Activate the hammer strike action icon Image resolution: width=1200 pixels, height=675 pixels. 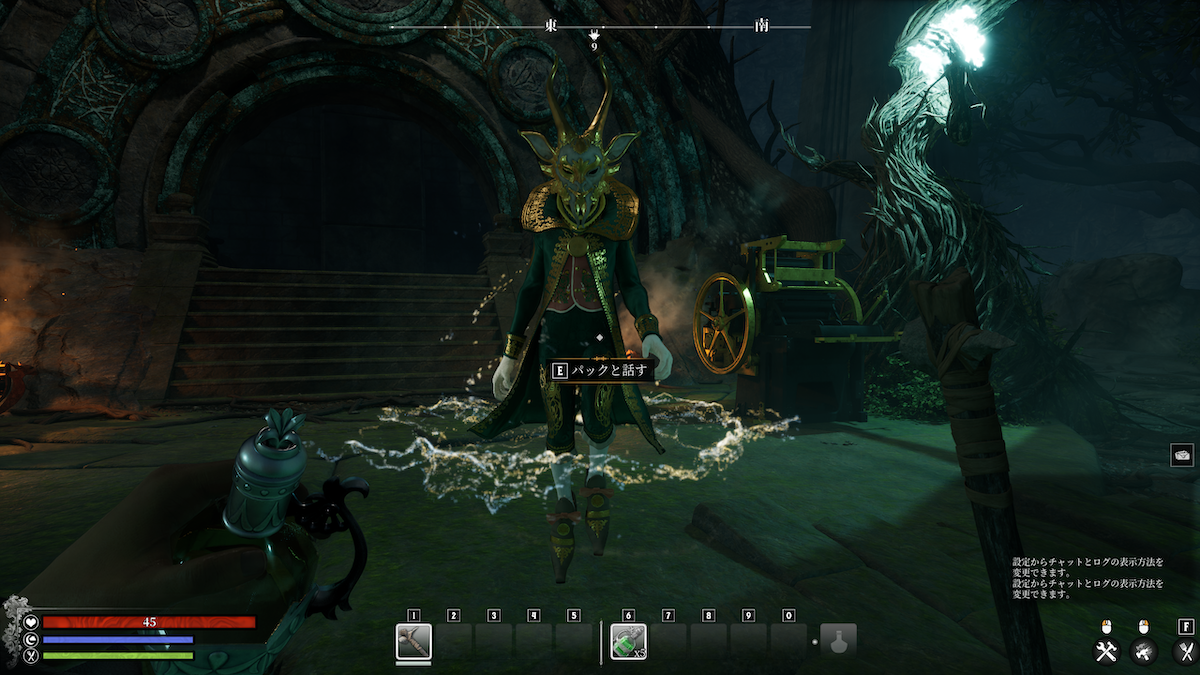(1144, 652)
